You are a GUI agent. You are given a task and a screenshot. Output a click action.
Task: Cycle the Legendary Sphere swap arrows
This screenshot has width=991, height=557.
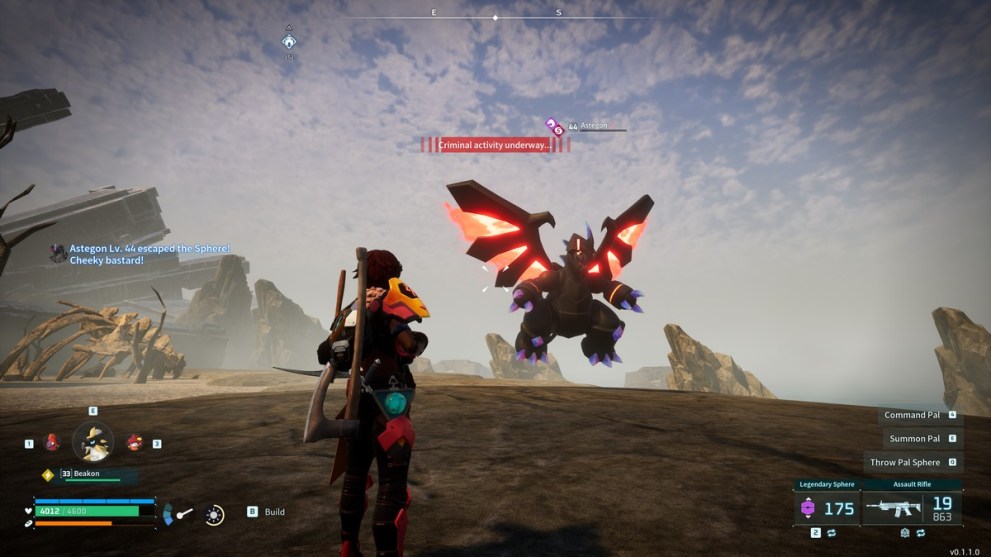click(x=831, y=533)
